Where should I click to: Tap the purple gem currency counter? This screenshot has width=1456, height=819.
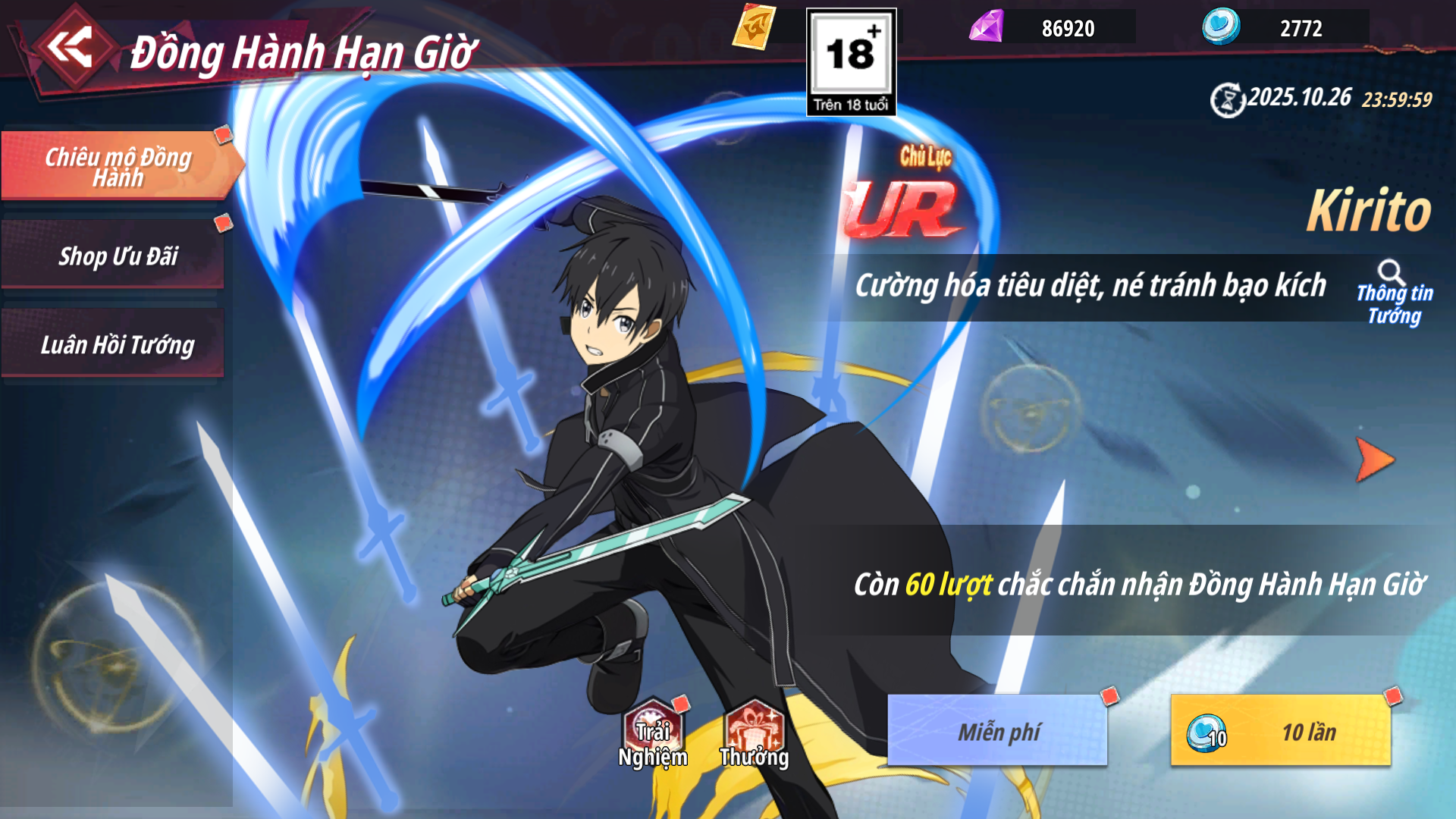1053,28
